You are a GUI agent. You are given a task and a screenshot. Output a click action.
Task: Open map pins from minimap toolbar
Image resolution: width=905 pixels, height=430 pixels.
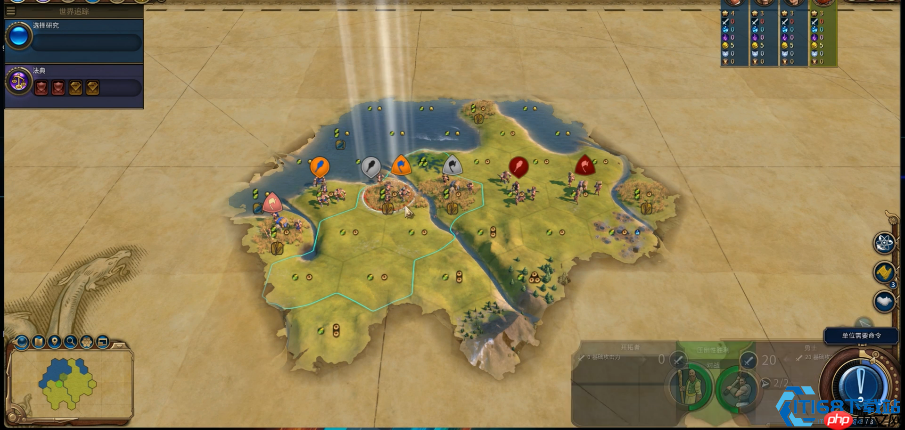coord(55,342)
